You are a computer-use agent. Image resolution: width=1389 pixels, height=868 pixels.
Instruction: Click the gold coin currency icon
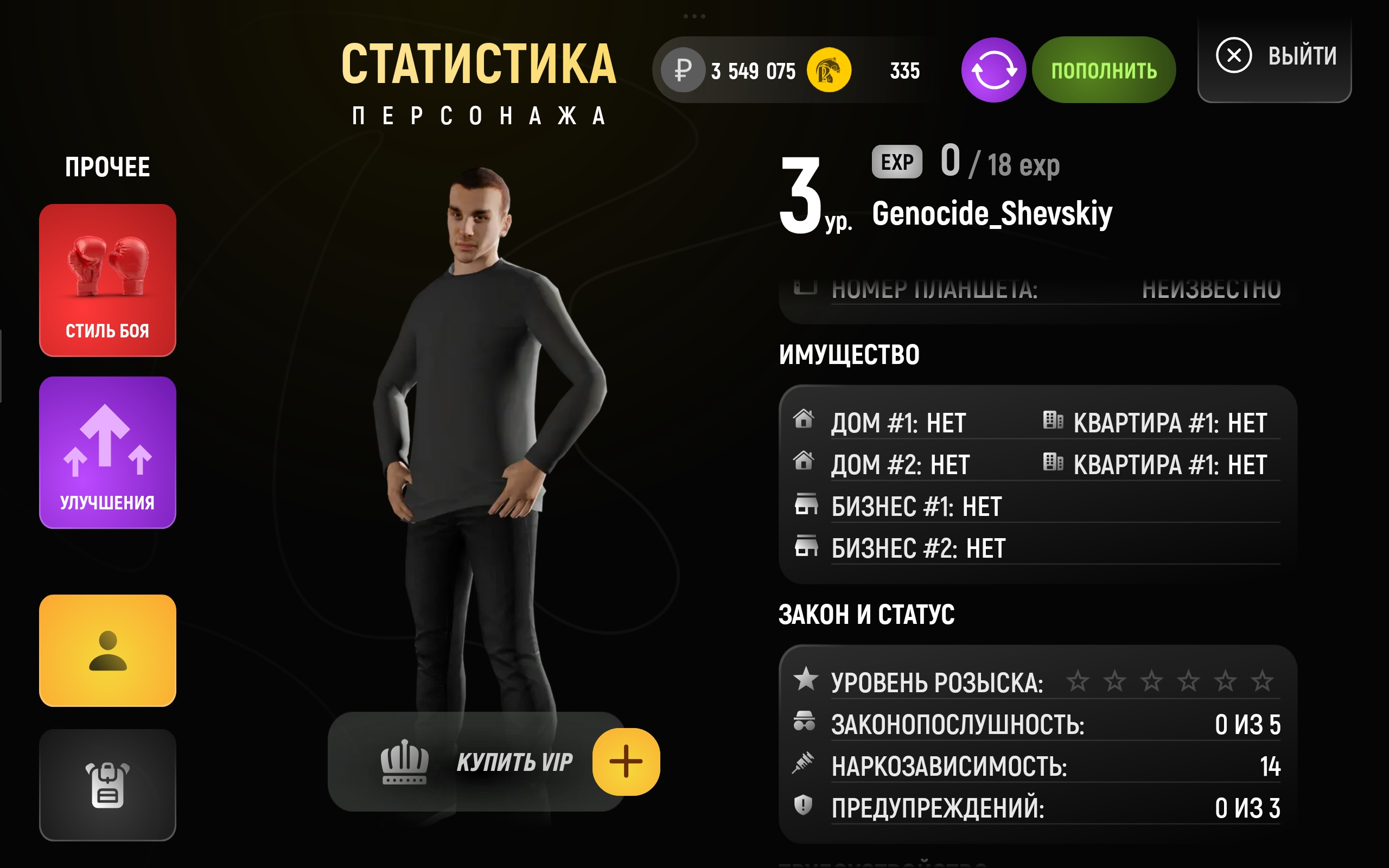point(829,70)
